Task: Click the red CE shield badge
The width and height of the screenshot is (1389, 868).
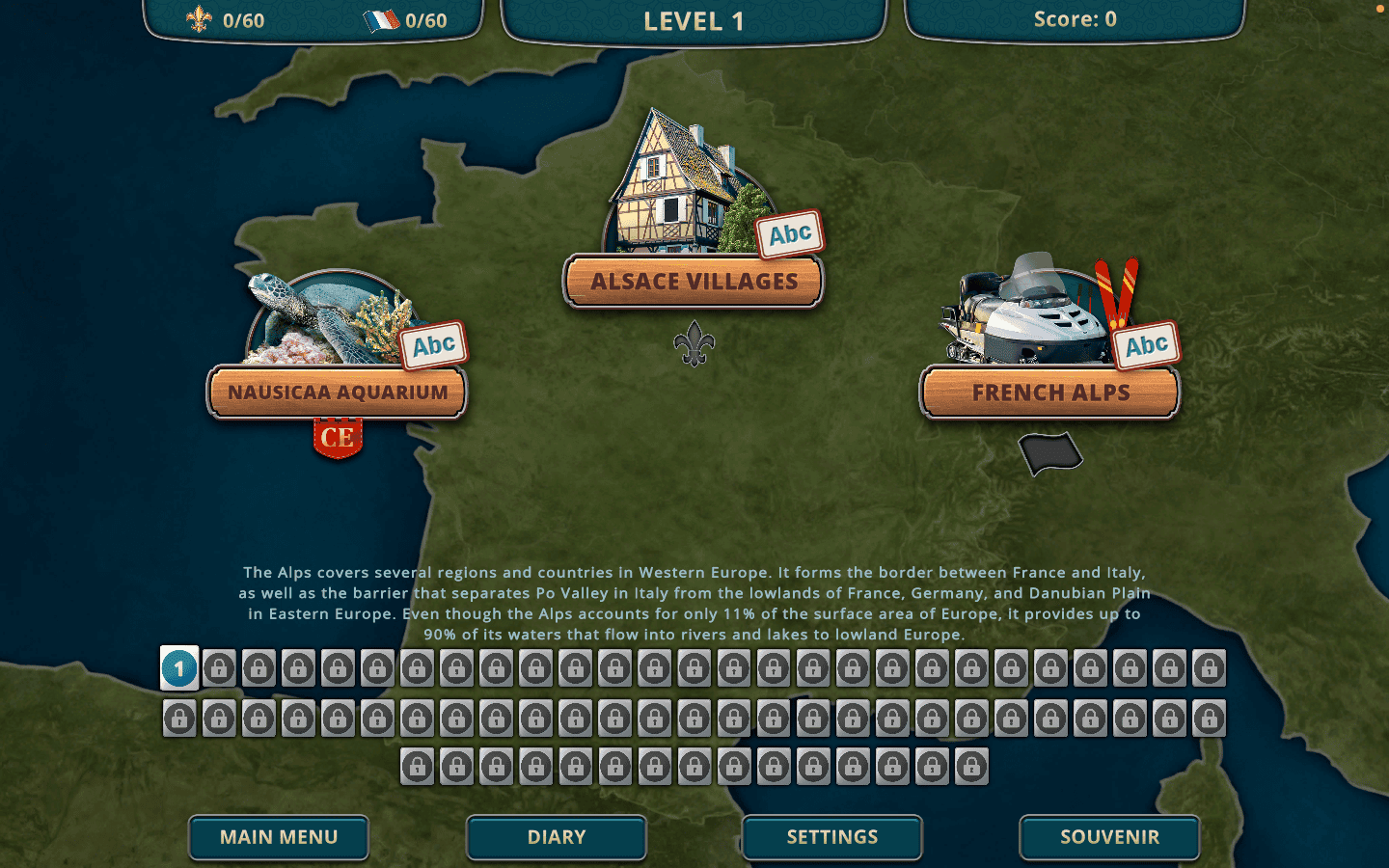Action: pyautogui.click(x=338, y=438)
